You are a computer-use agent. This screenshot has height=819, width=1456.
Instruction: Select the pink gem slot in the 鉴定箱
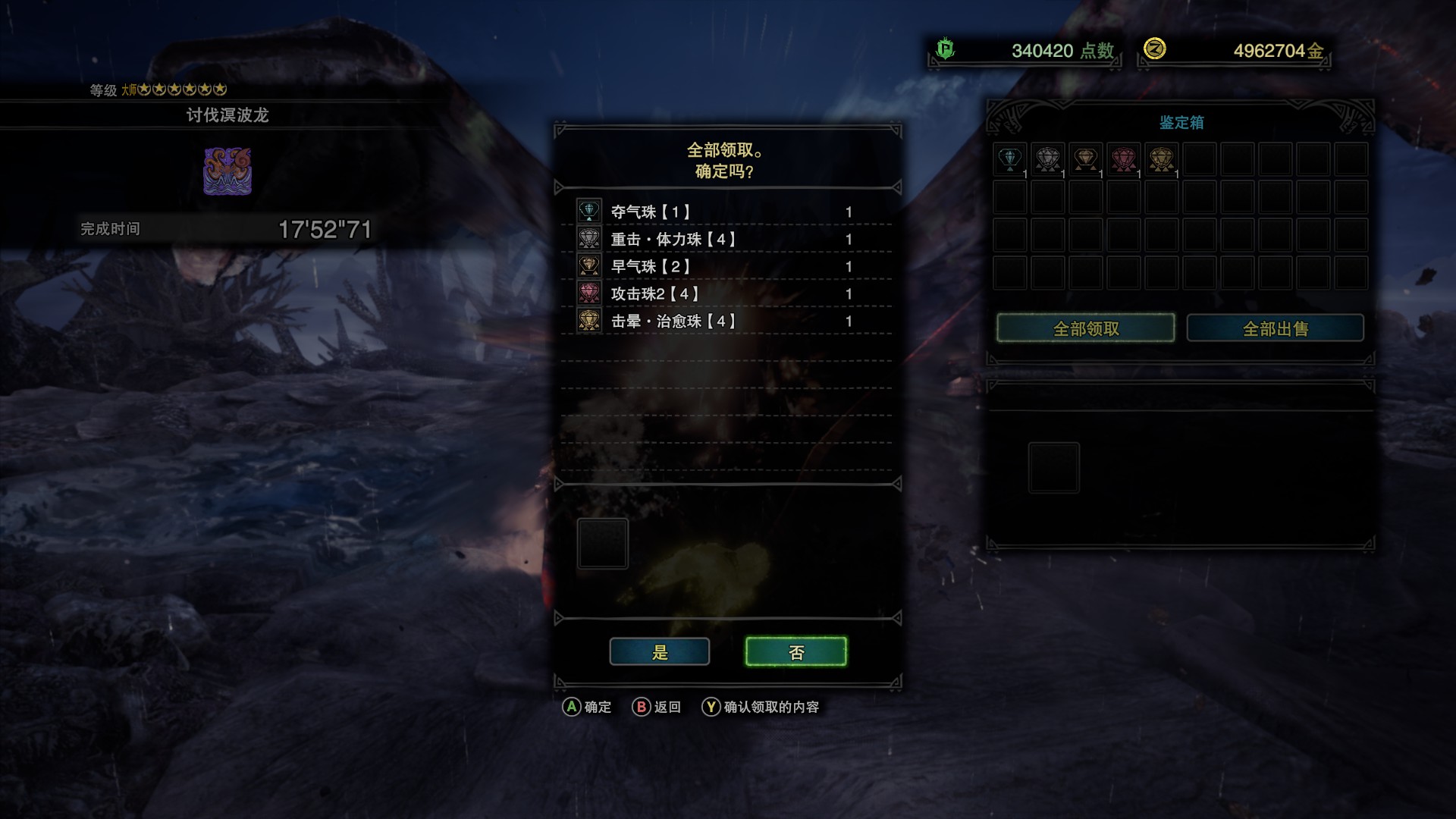coord(1125,158)
